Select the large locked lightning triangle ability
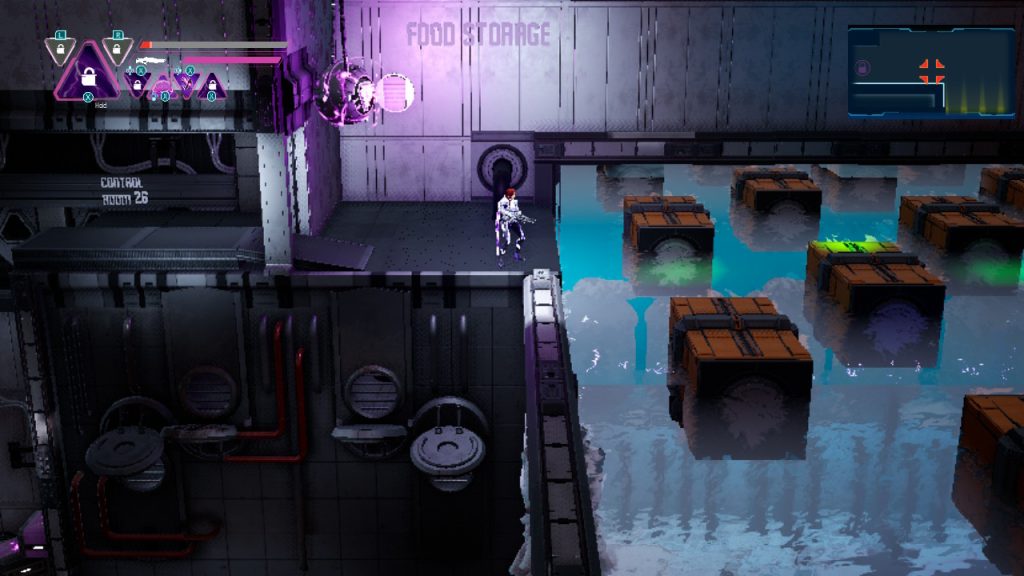 pos(87,74)
